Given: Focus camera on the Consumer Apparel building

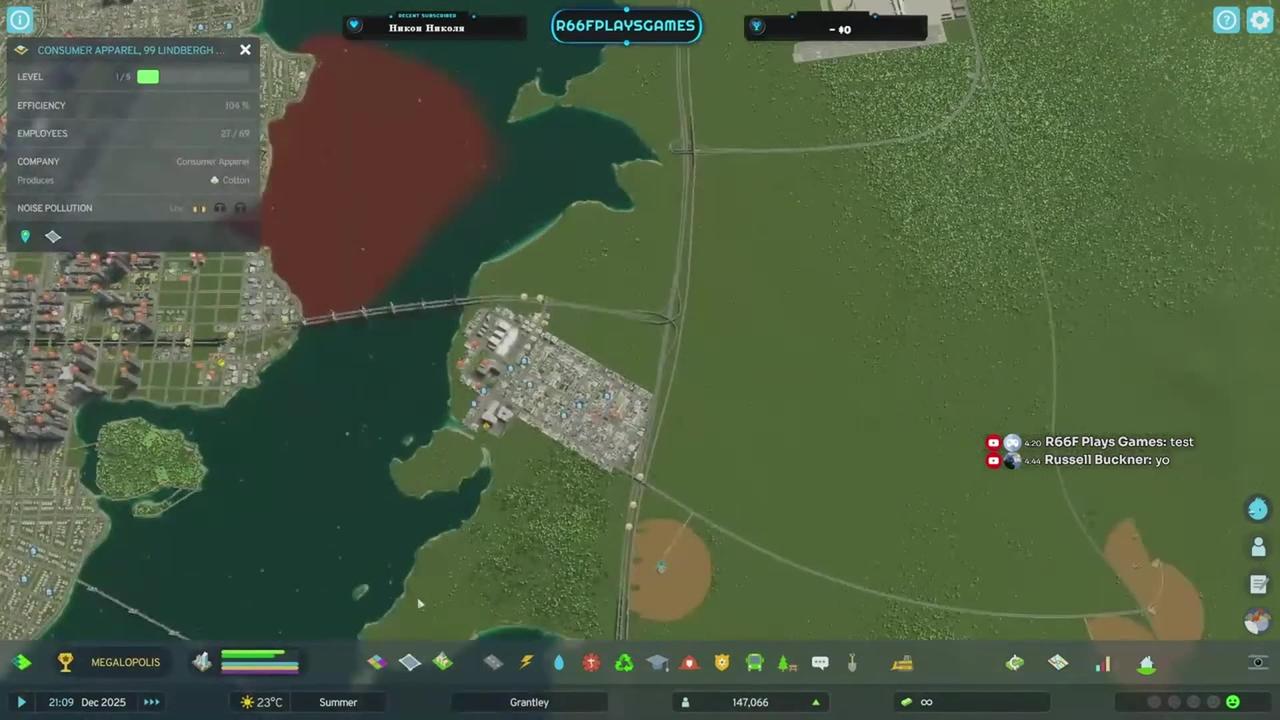Looking at the screenshot, I should (x=25, y=236).
